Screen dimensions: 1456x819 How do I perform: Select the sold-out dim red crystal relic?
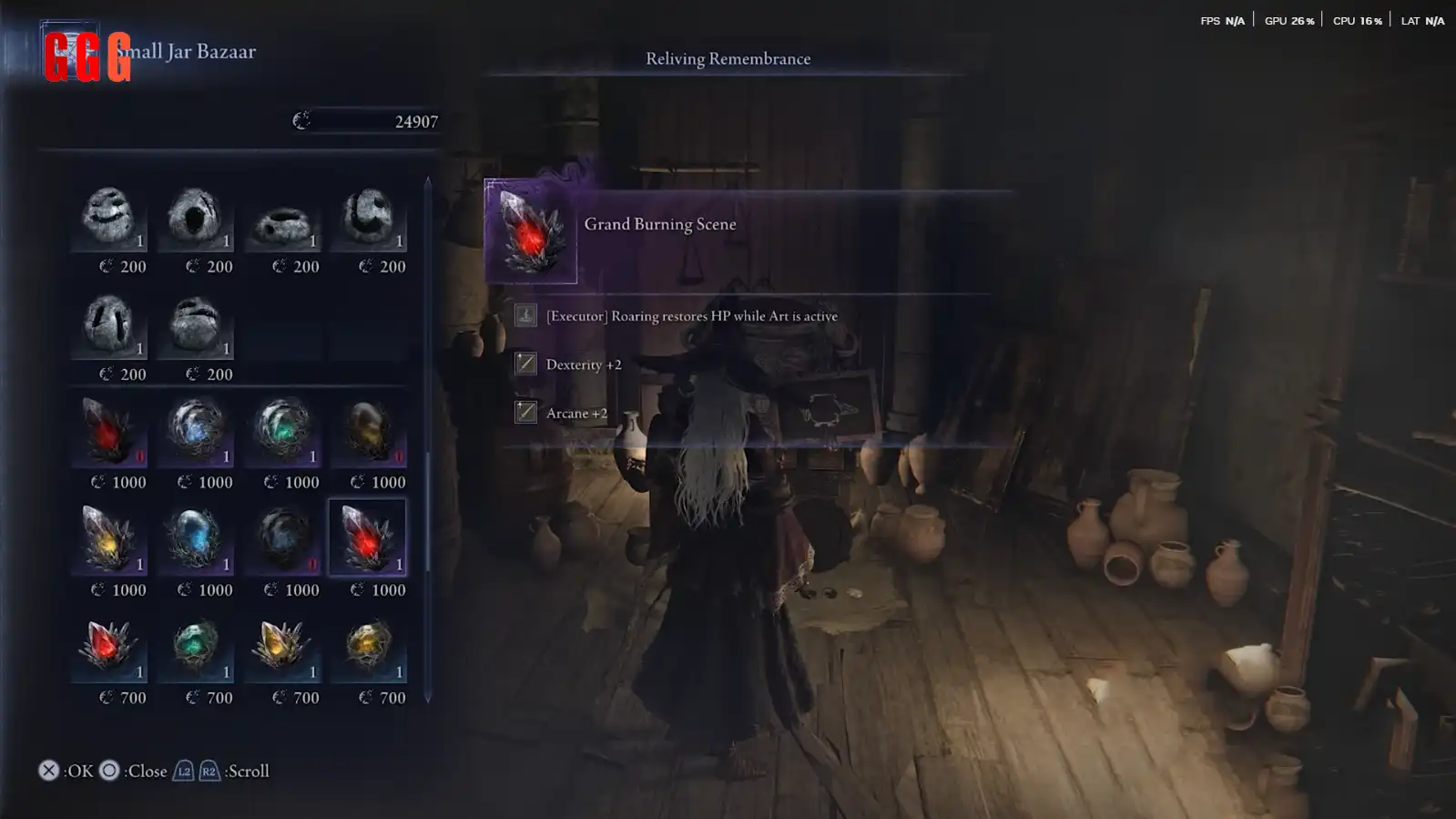[x=108, y=432]
